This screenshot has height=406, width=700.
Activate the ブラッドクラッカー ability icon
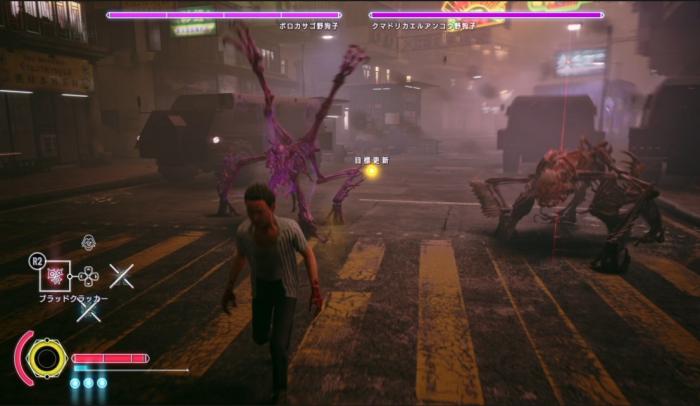pos(57,276)
